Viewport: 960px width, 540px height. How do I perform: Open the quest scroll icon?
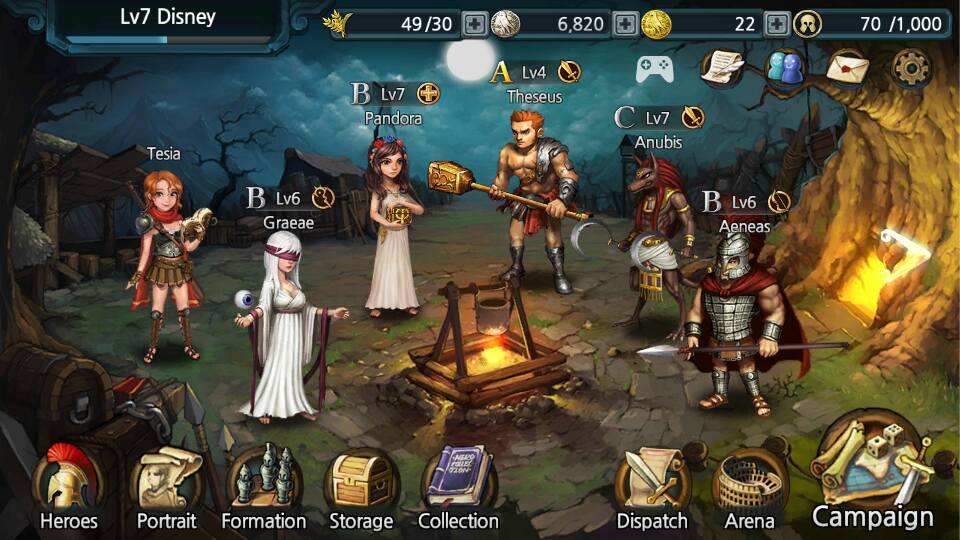point(724,68)
